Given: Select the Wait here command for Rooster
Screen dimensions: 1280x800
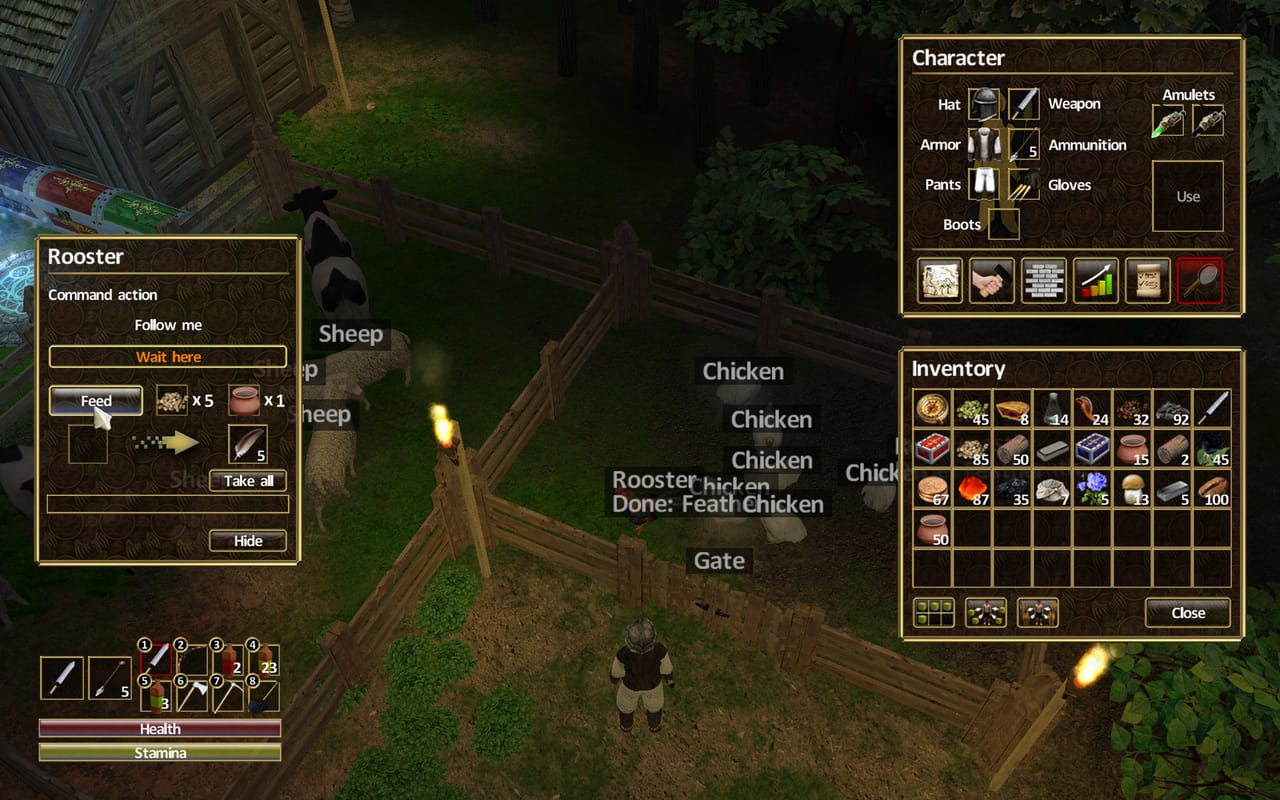Looking at the screenshot, I should click(x=167, y=357).
